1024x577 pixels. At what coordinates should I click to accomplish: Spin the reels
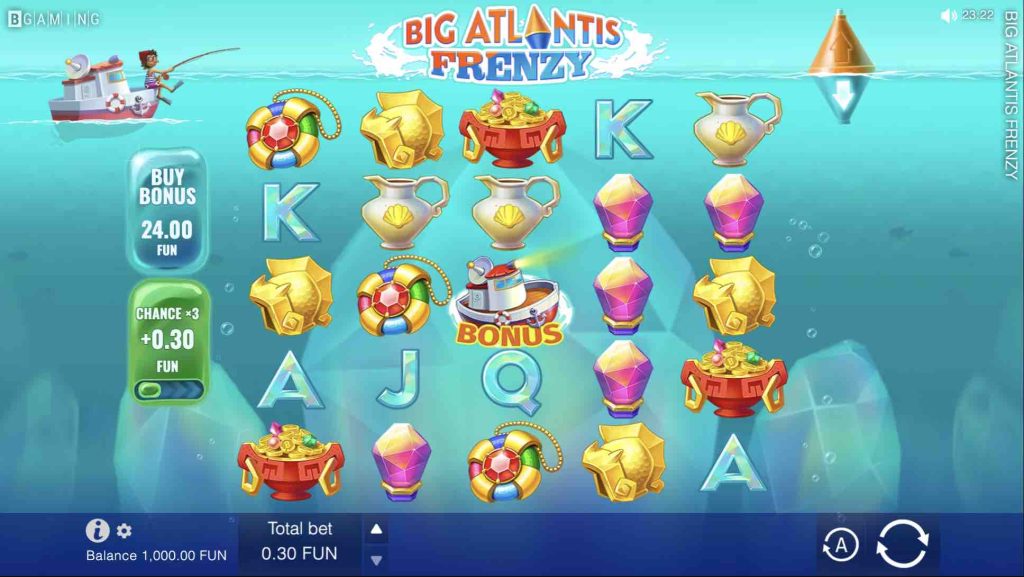901,545
